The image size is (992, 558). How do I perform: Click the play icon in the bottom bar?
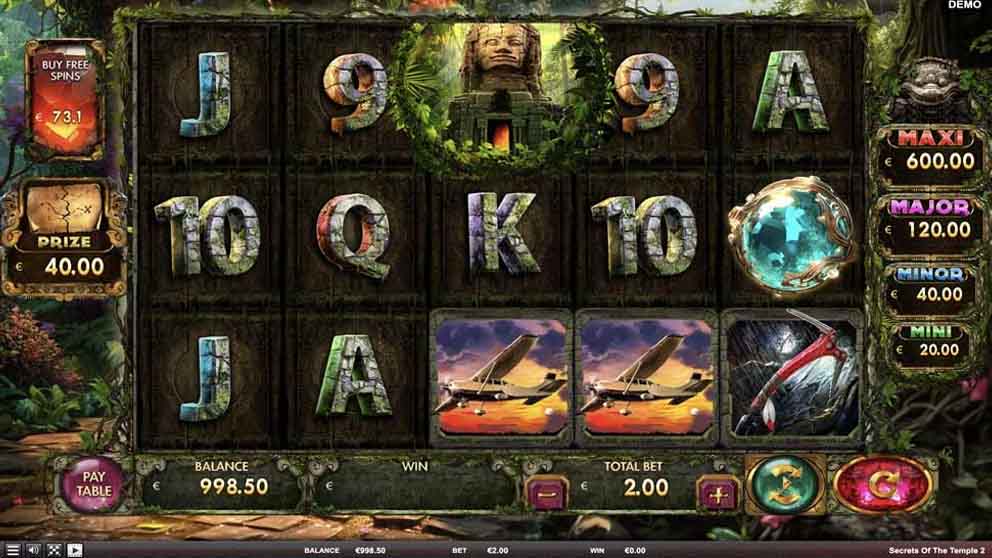[x=75, y=550]
